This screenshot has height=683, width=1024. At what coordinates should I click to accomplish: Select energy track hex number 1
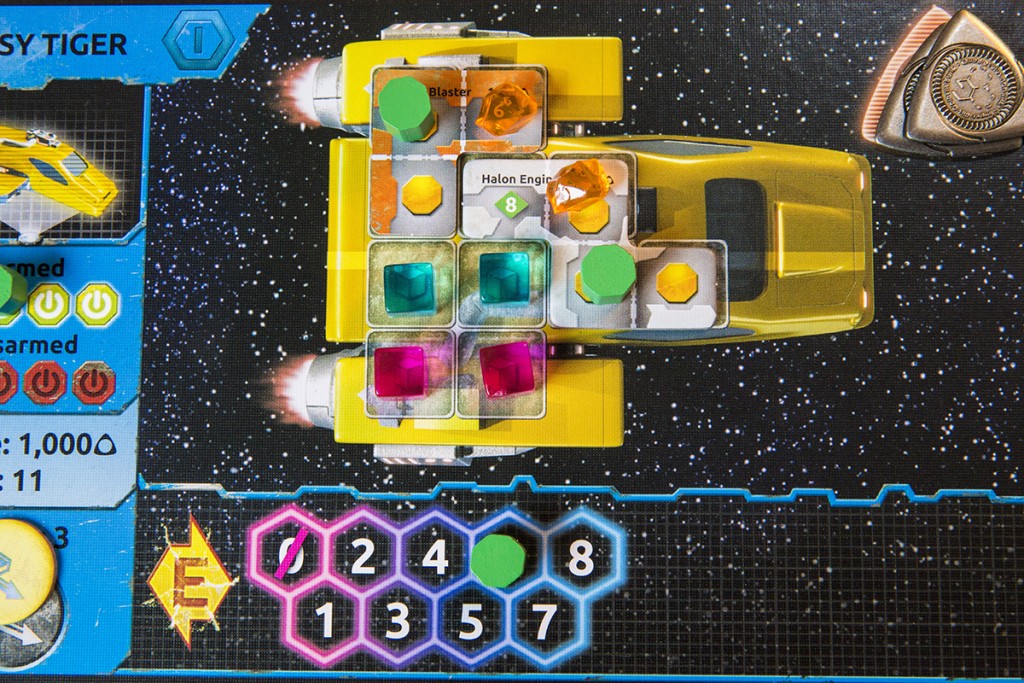pyautogui.click(x=325, y=621)
